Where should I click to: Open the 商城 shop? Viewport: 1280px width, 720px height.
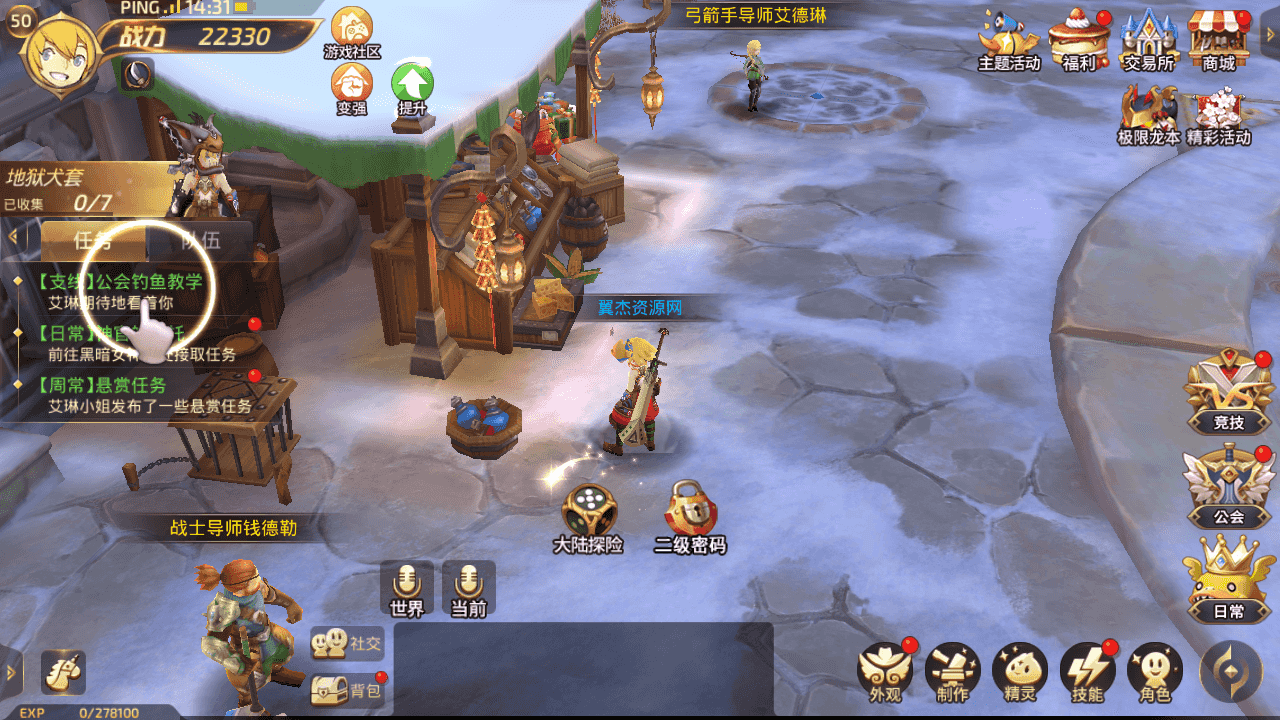1218,40
